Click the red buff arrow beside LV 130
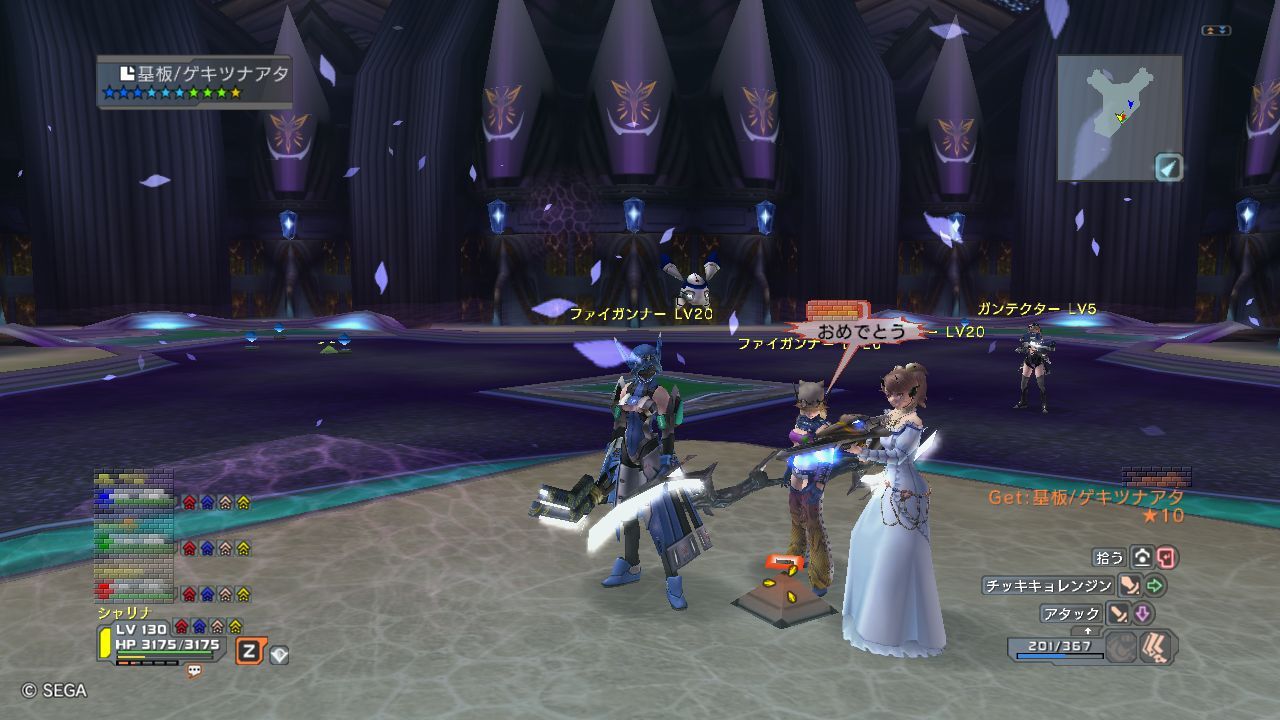 pyautogui.click(x=181, y=626)
